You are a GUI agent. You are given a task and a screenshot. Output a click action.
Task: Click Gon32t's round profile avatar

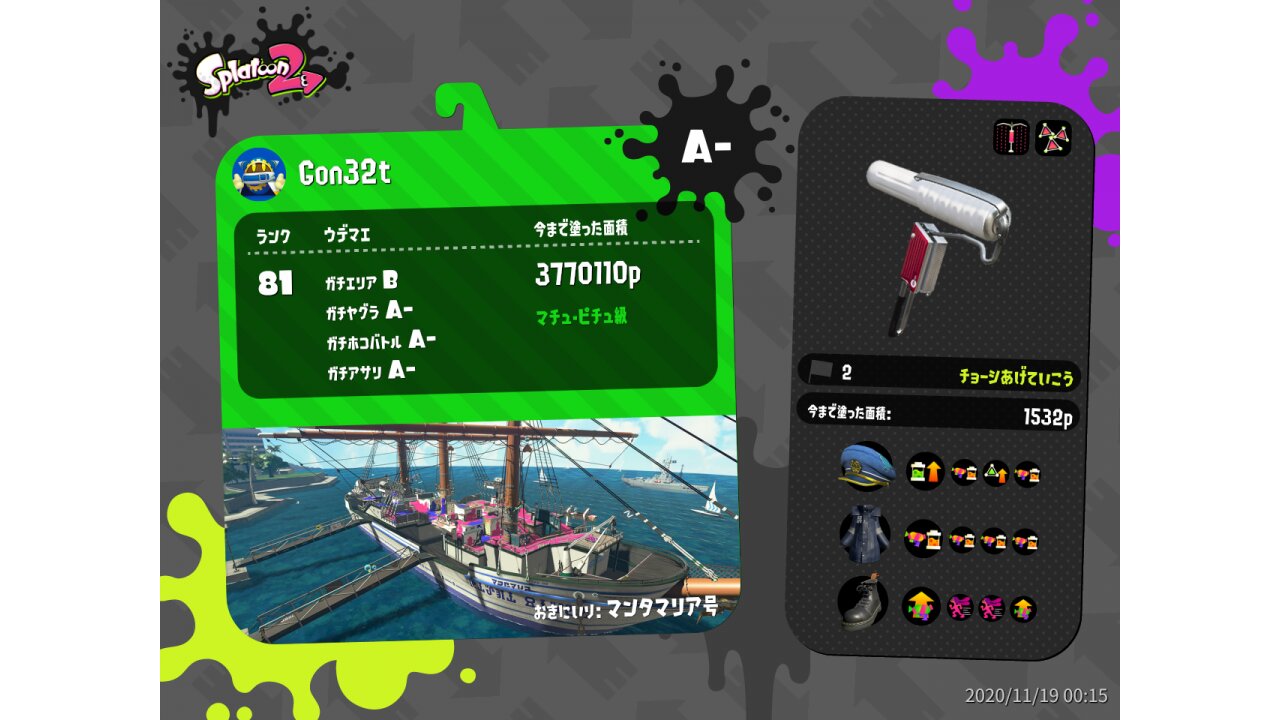pos(259,174)
